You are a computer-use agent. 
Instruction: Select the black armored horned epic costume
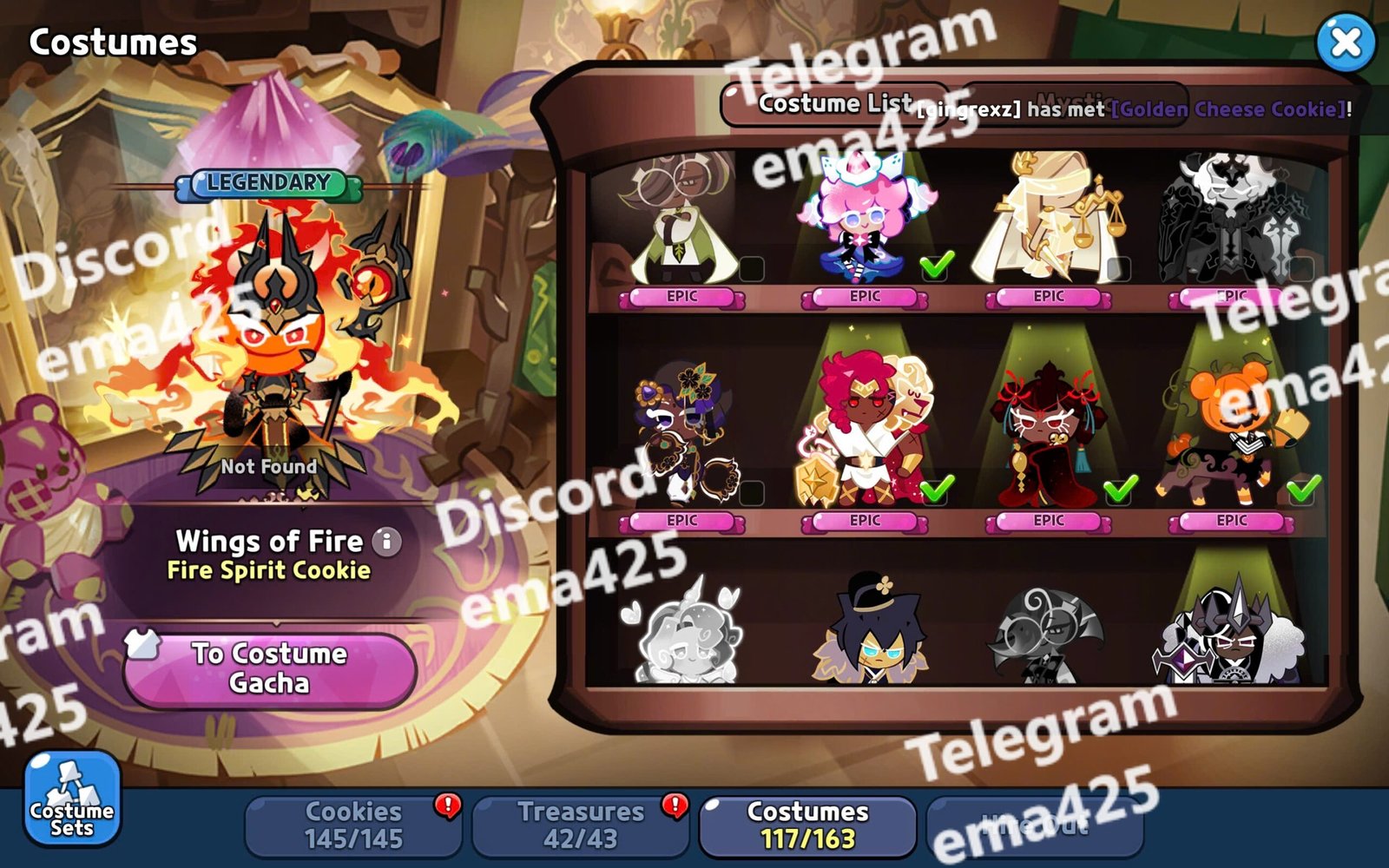pyautogui.click(x=1231, y=221)
